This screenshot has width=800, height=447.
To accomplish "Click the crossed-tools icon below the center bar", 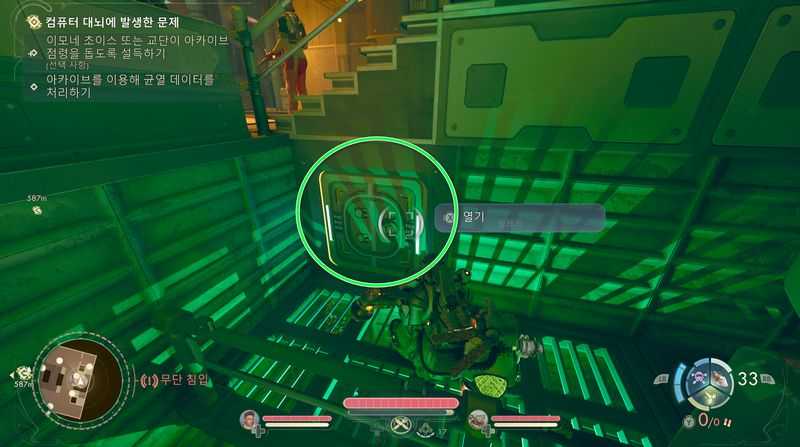I will click(x=400, y=423).
